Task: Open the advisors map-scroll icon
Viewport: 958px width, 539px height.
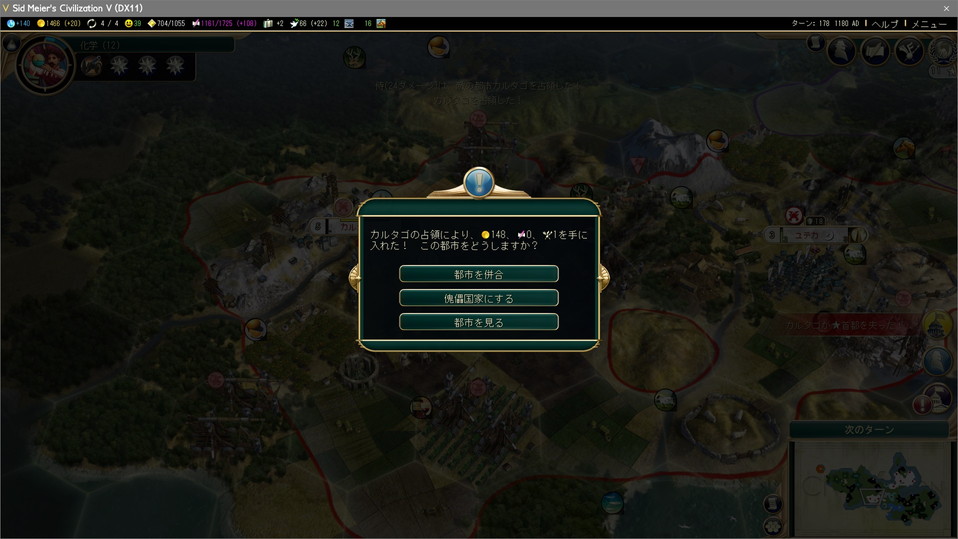Action: click(x=876, y=51)
